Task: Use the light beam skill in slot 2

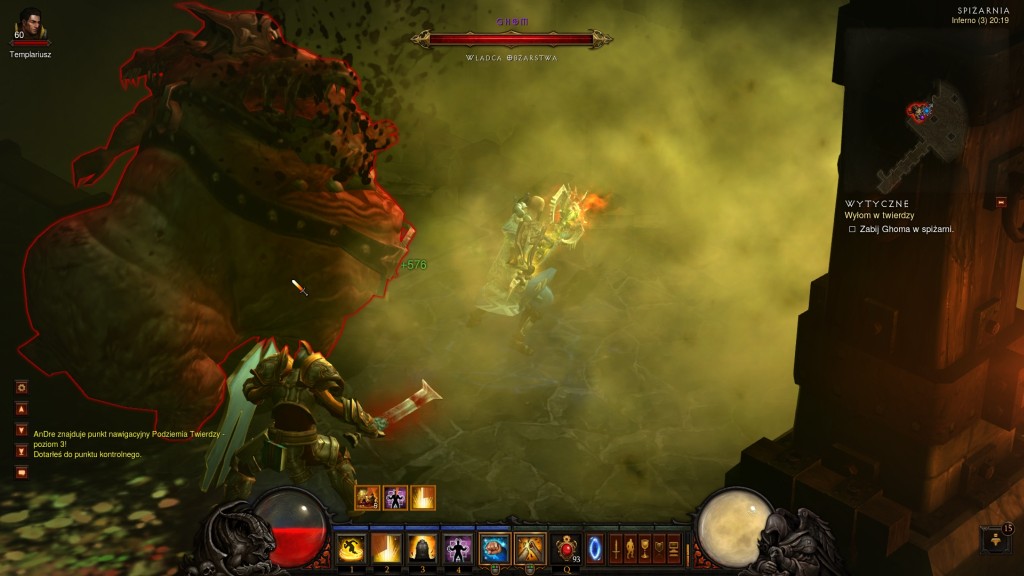Action: pyautogui.click(x=386, y=548)
